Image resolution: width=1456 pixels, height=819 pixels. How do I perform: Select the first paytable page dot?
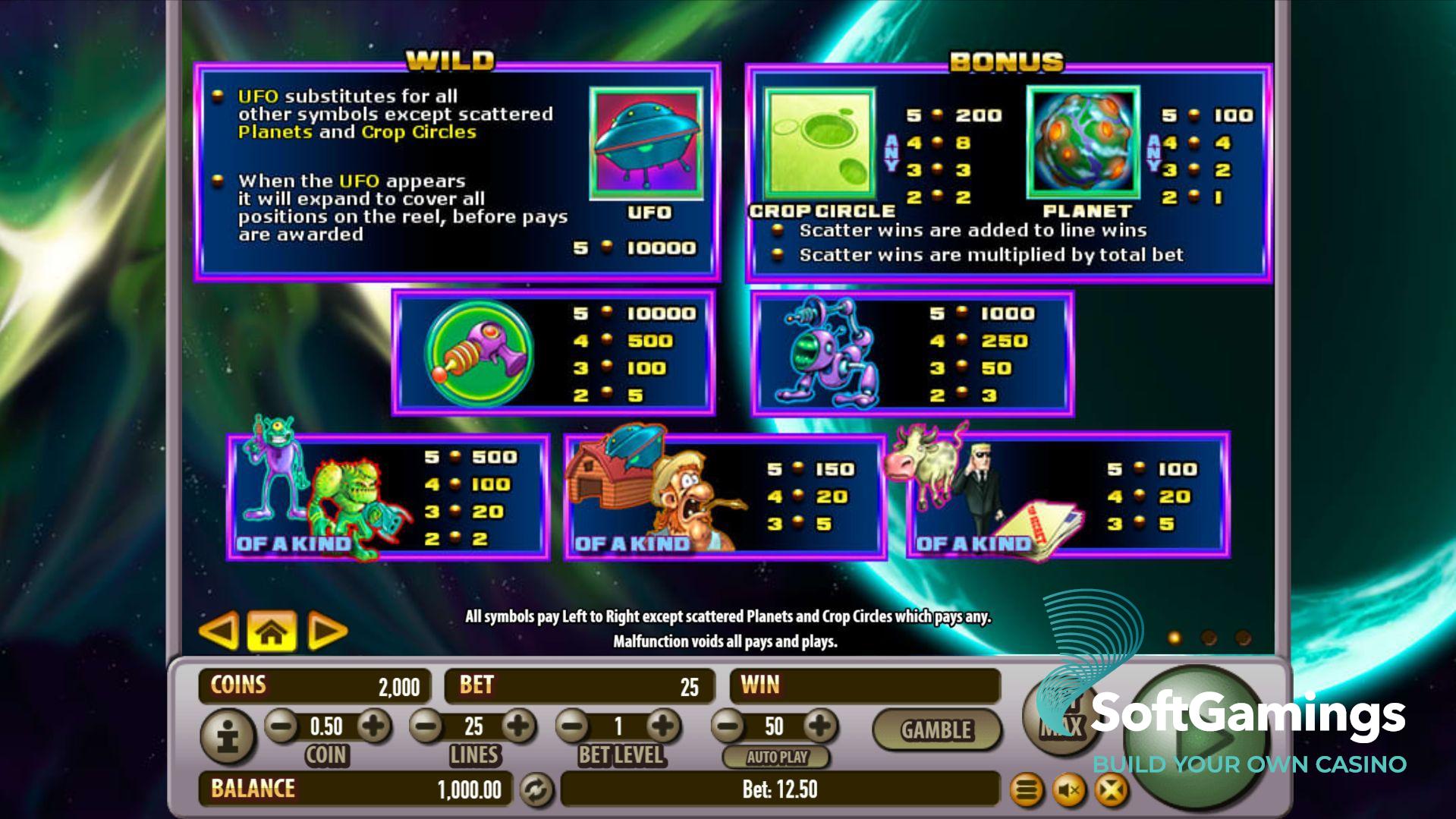click(x=1175, y=638)
